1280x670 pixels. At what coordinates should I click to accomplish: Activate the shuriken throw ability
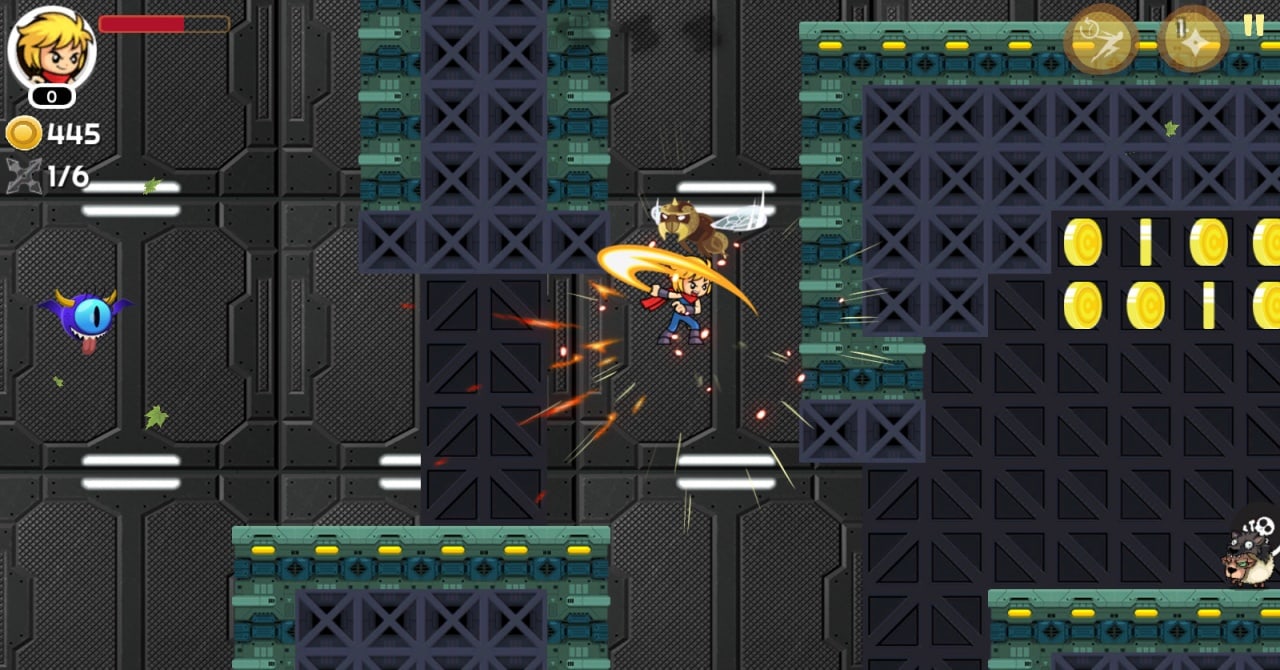tap(1193, 39)
